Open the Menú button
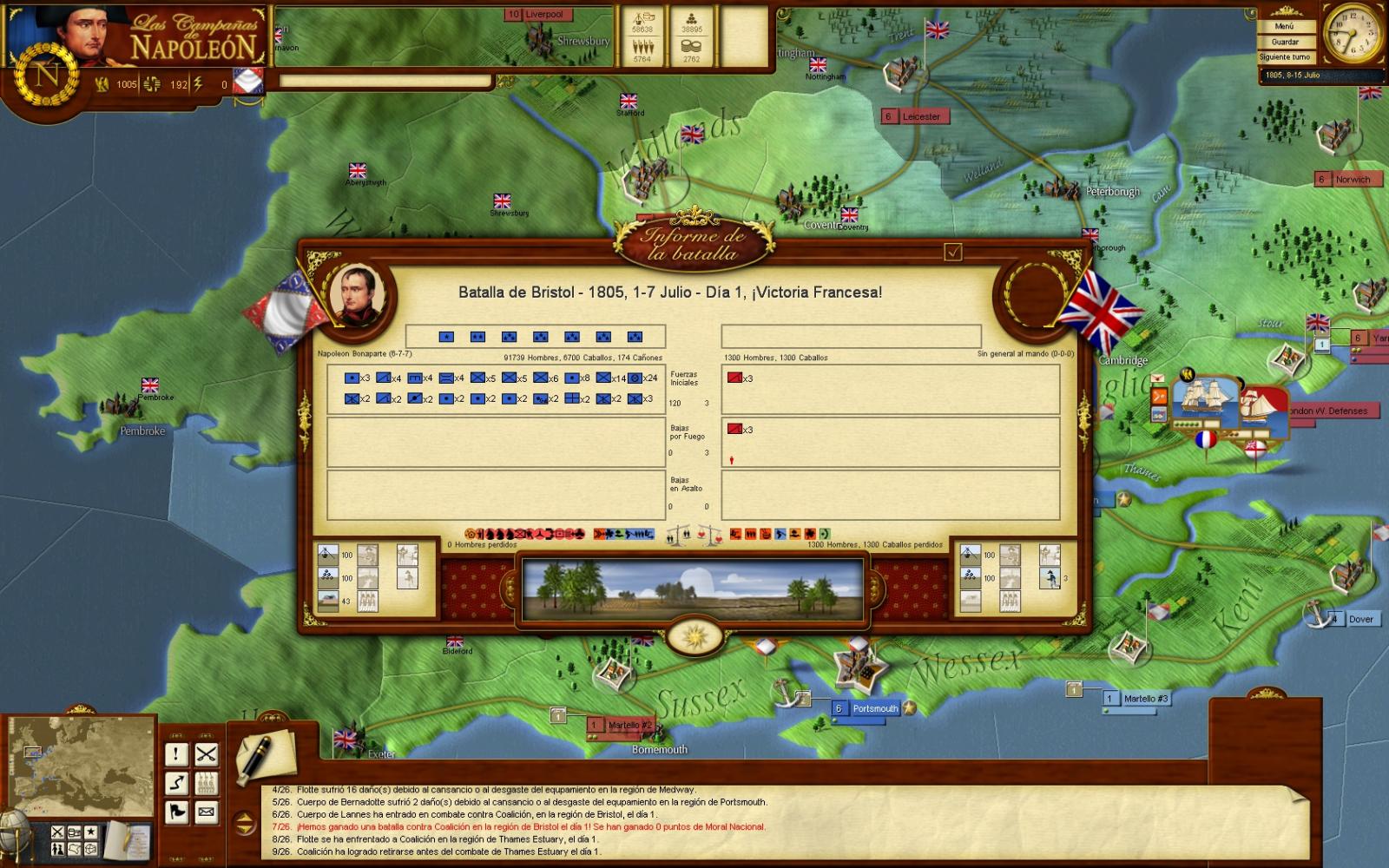 1284,27
